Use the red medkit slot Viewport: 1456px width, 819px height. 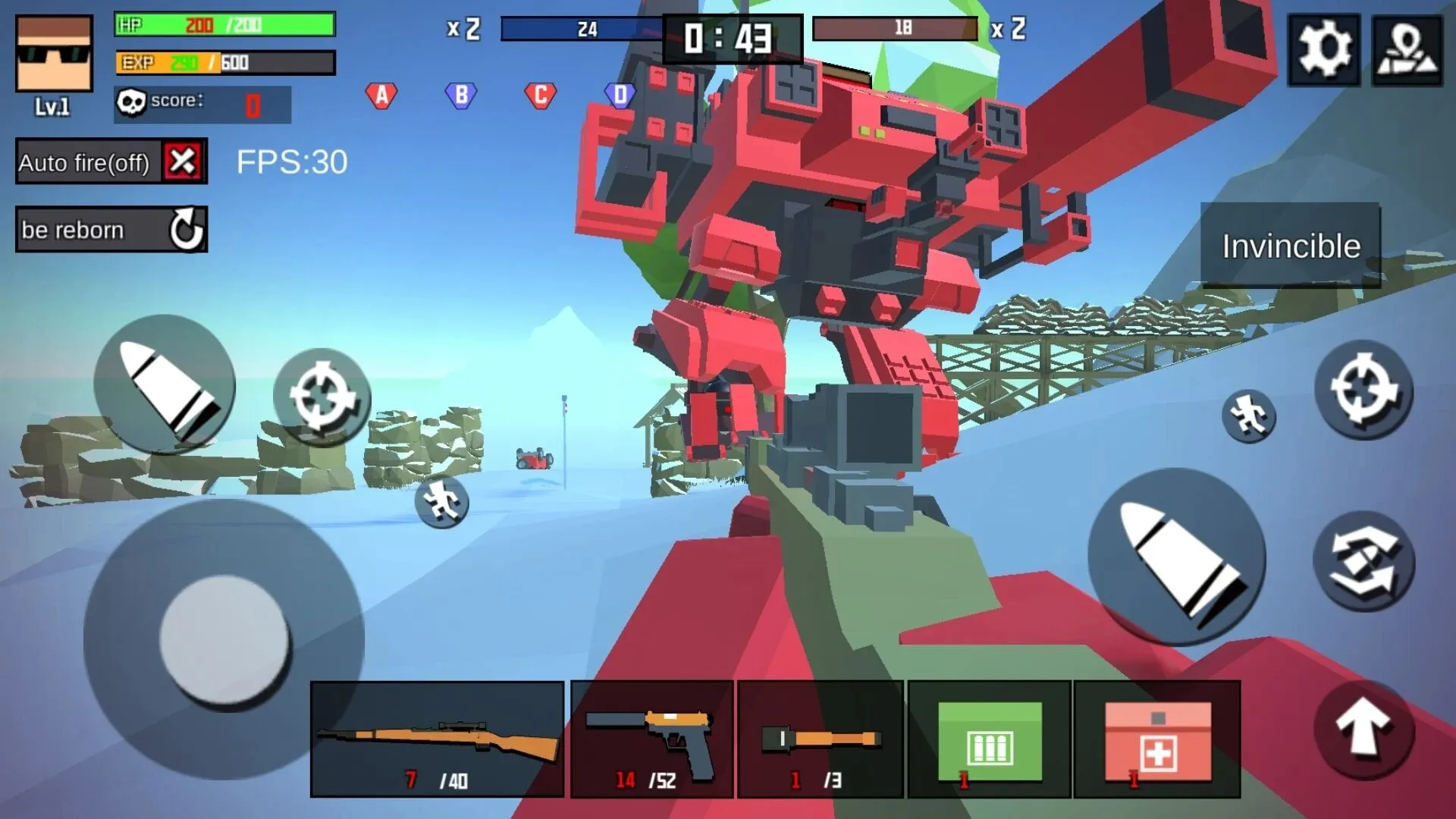coord(1156,739)
